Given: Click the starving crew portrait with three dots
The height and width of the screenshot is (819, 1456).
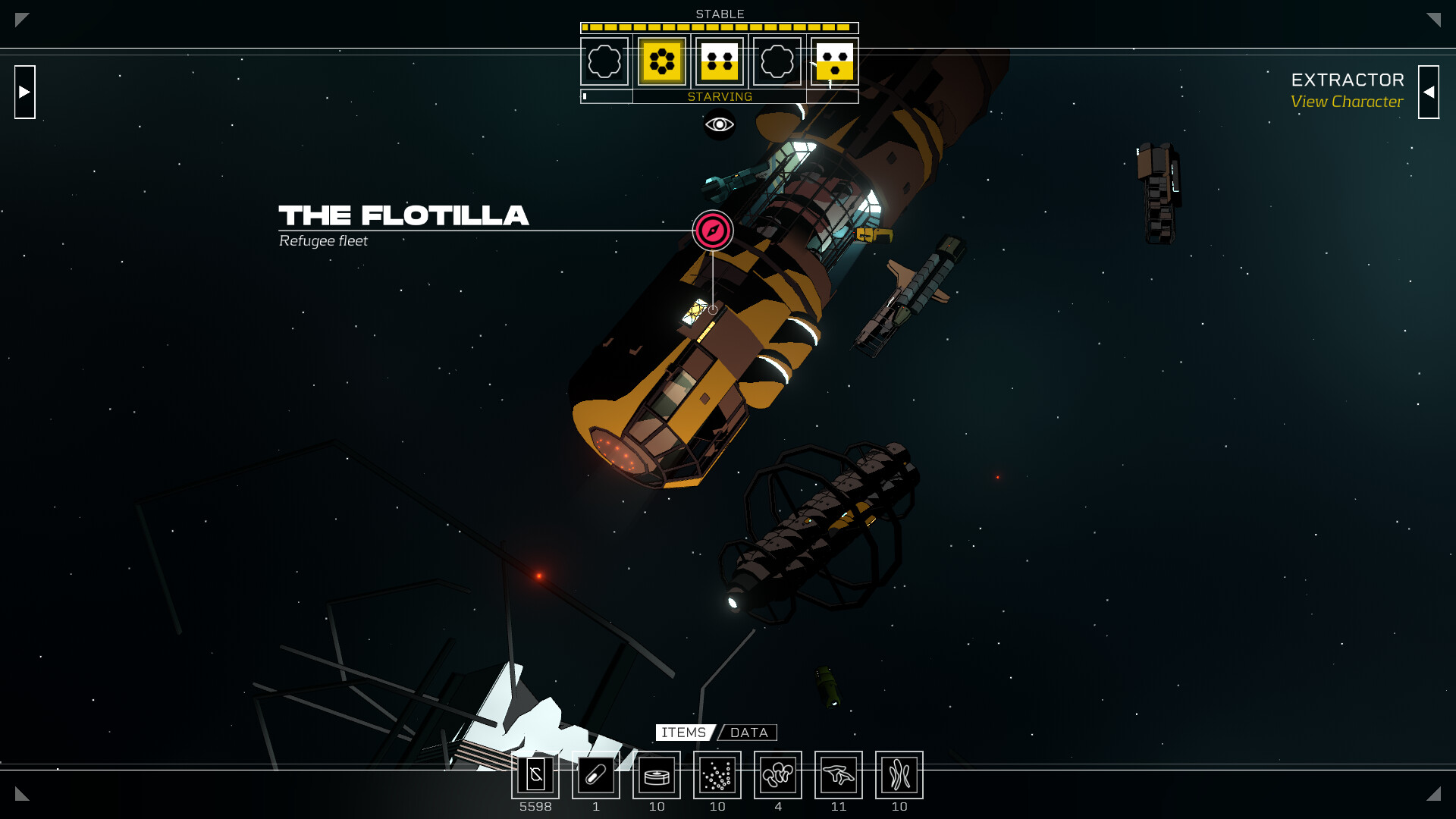Looking at the screenshot, I should tap(834, 62).
